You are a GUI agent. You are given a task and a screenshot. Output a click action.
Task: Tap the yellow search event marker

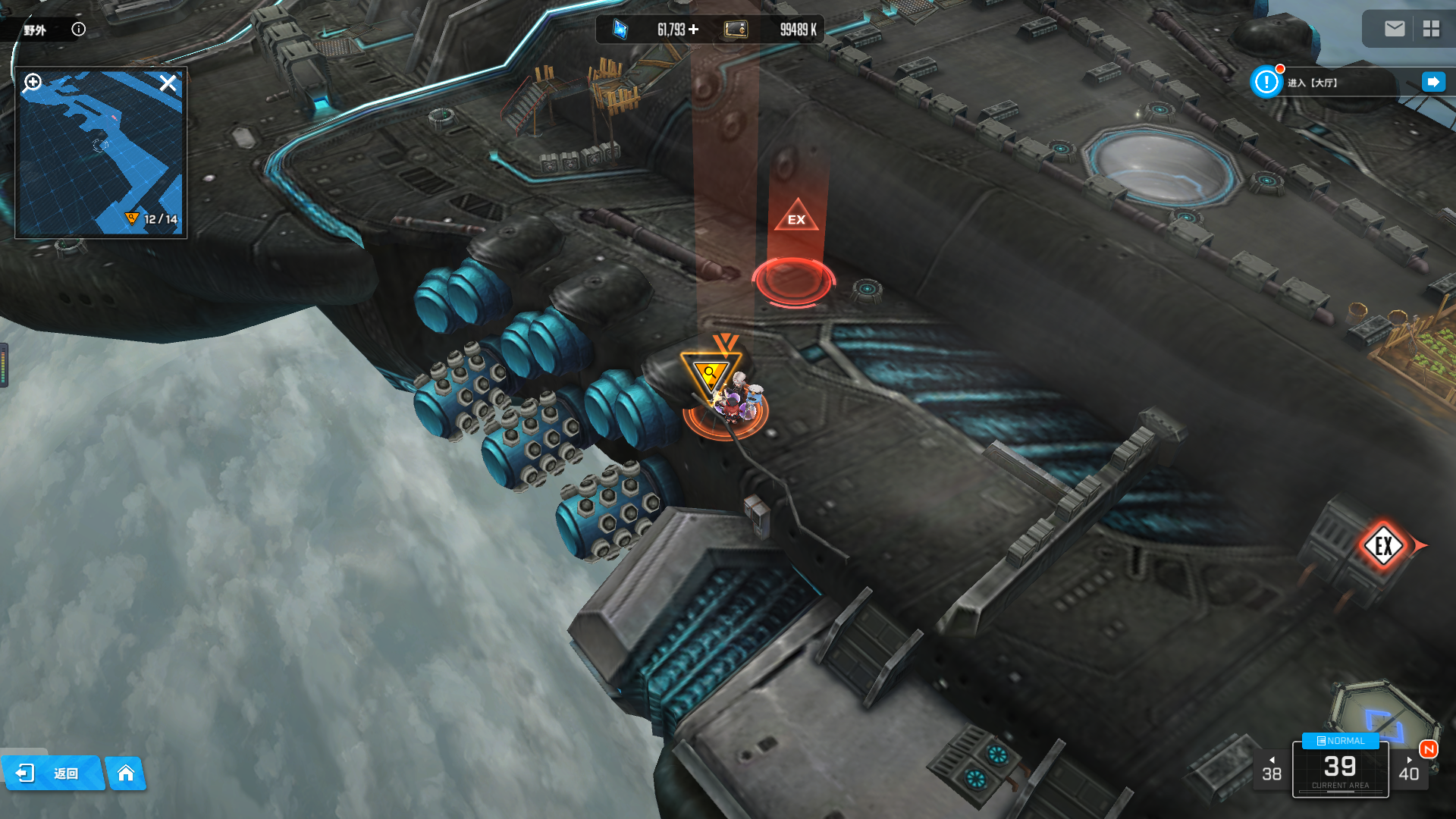tap(711, 374)
